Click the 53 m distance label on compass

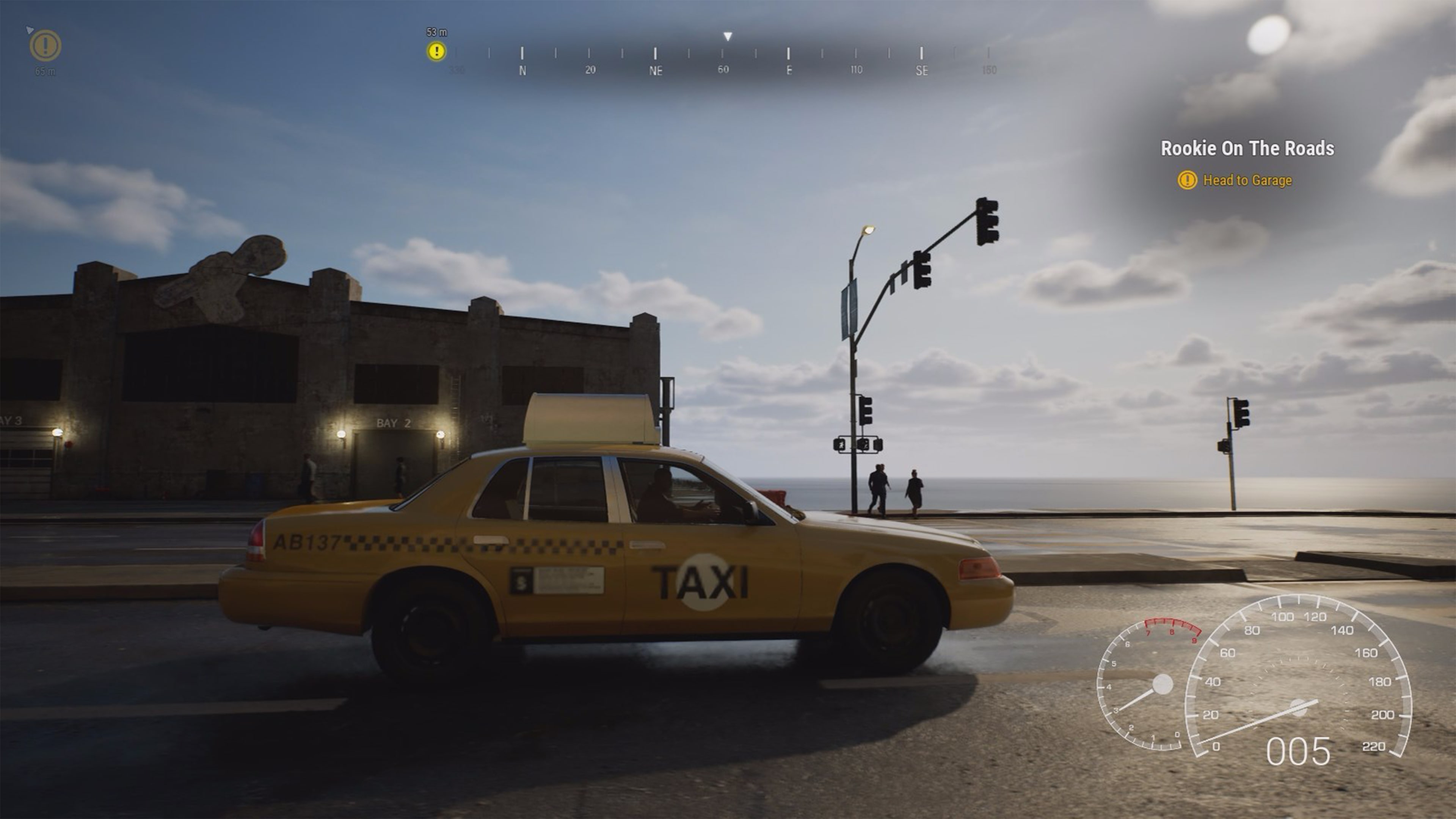point(436,32)
